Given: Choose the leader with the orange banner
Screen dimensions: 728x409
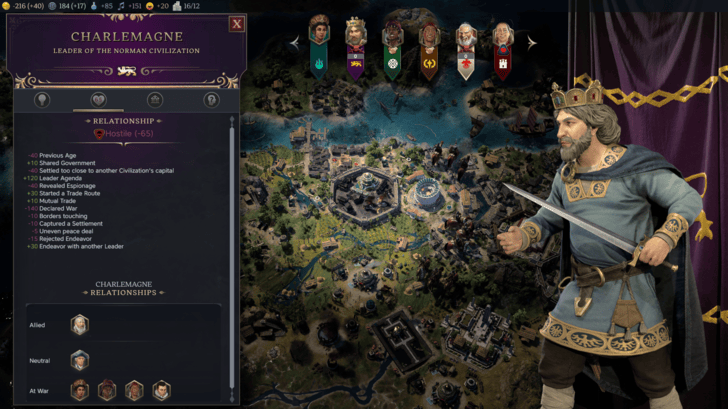Looking at the screenshot, I should 429,45.
